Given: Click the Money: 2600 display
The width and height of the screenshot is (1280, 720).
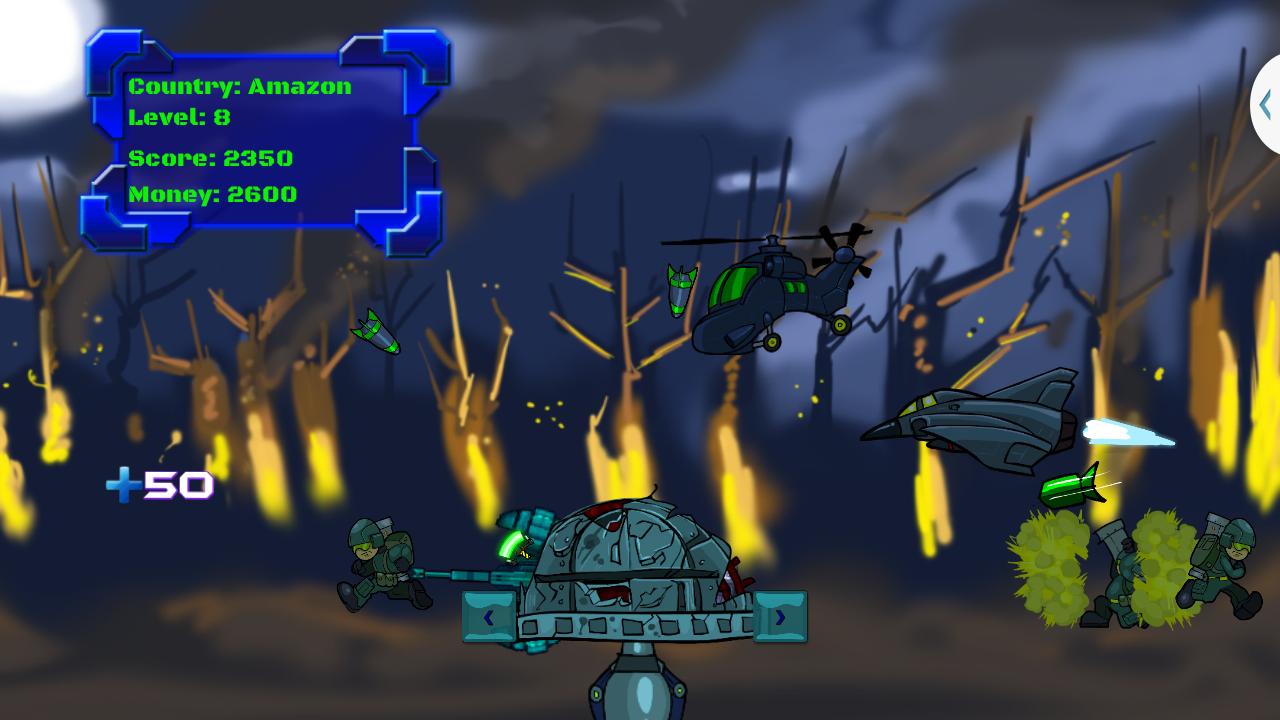Looking at the screenshot, I should pos(211,194).
